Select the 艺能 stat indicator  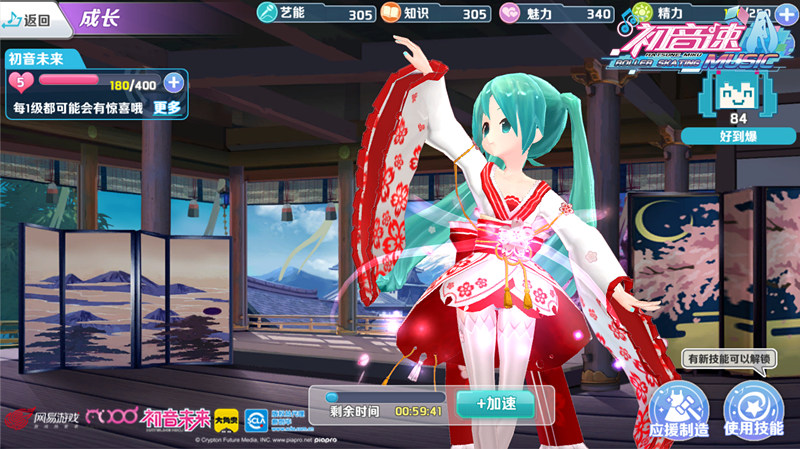[315, 14]
